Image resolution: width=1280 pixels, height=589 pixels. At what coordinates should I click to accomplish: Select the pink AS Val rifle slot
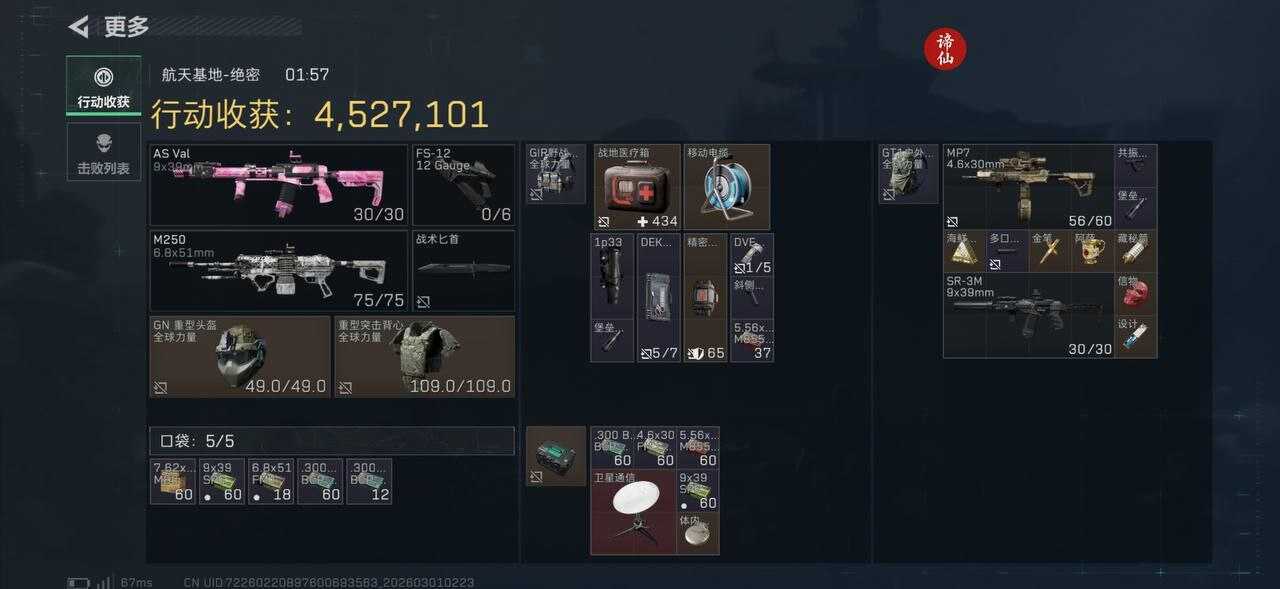pyautogui.click(x=279, y=185)
